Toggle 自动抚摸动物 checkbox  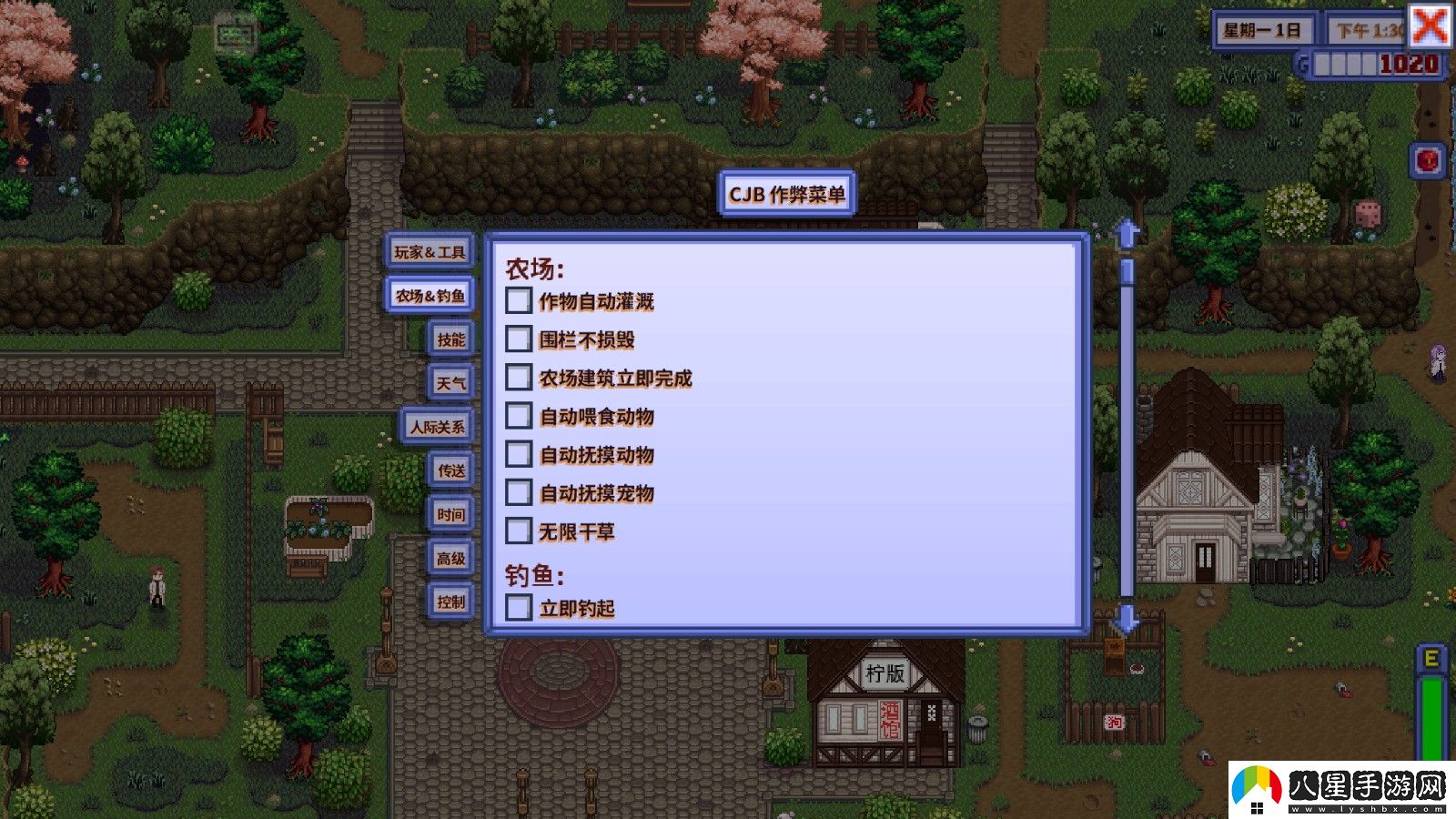point(519,454)
